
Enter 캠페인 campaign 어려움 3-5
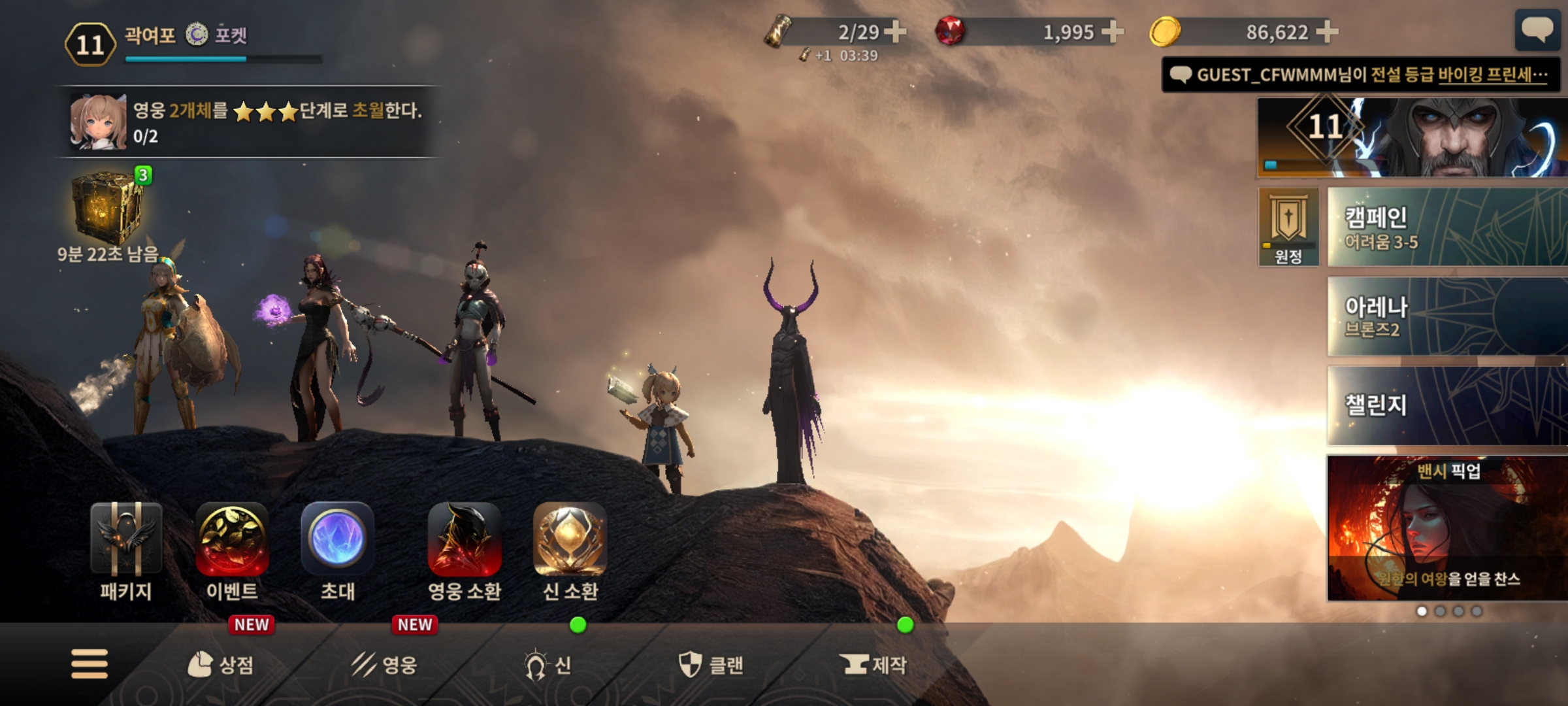[1446, 227]
